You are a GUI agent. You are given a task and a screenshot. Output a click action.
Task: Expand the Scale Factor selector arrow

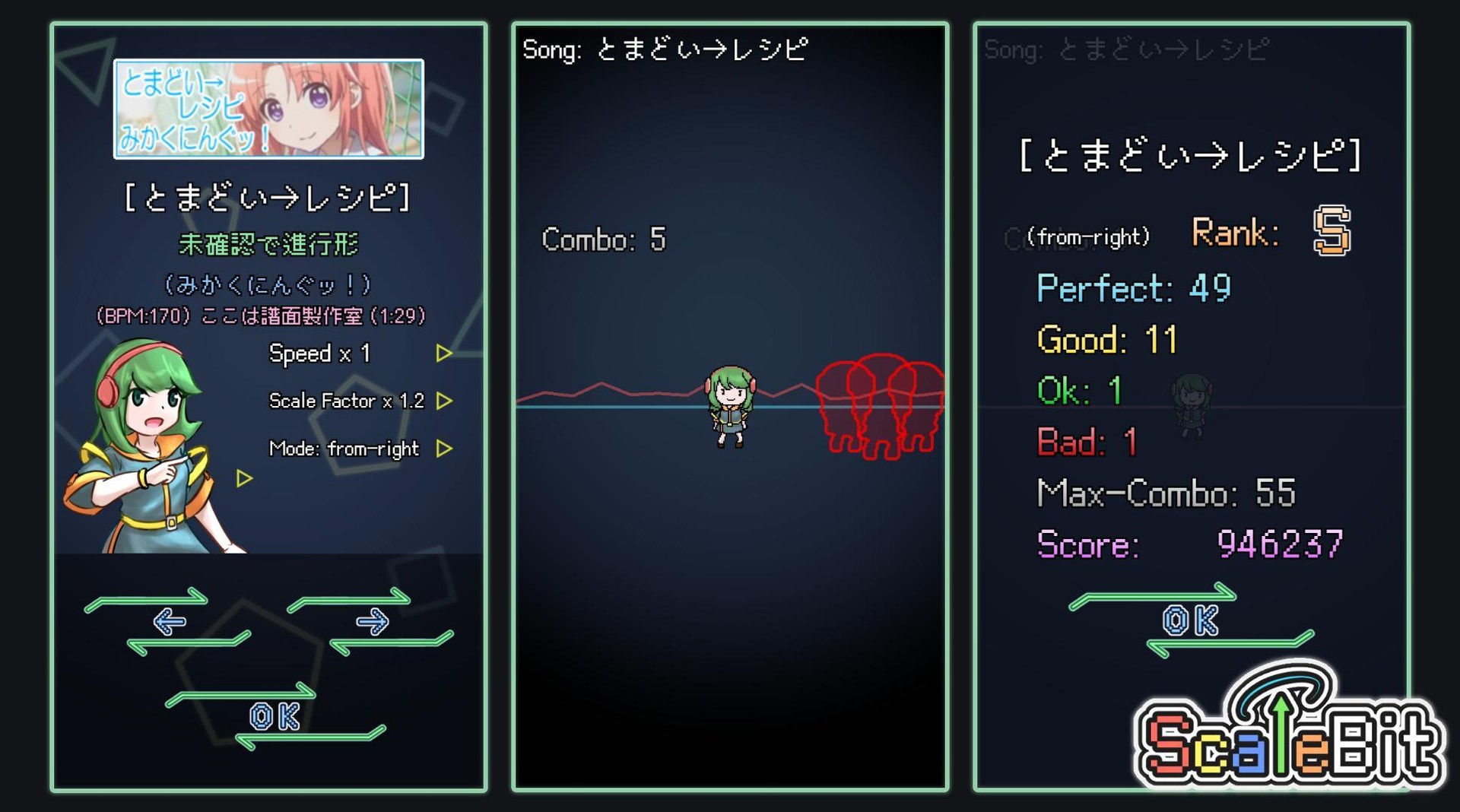[x=445, y=401]
